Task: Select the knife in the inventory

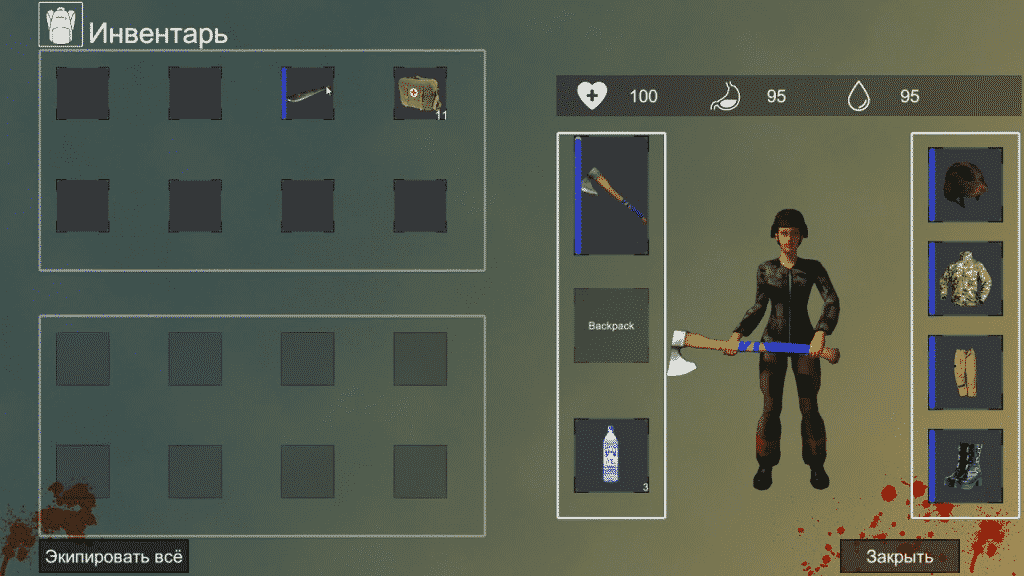Action: click(308, 94)
